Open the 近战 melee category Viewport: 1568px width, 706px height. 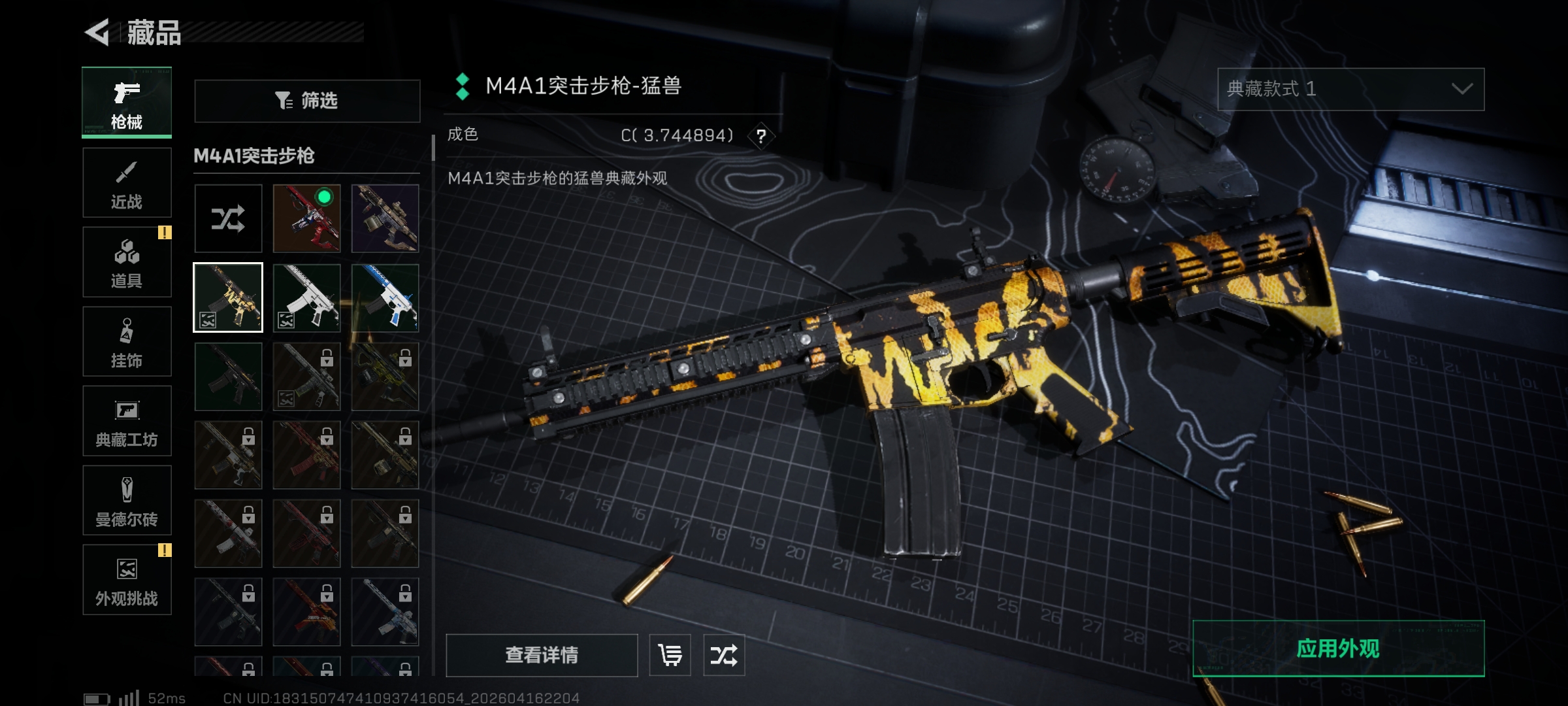tap(127, 183)
